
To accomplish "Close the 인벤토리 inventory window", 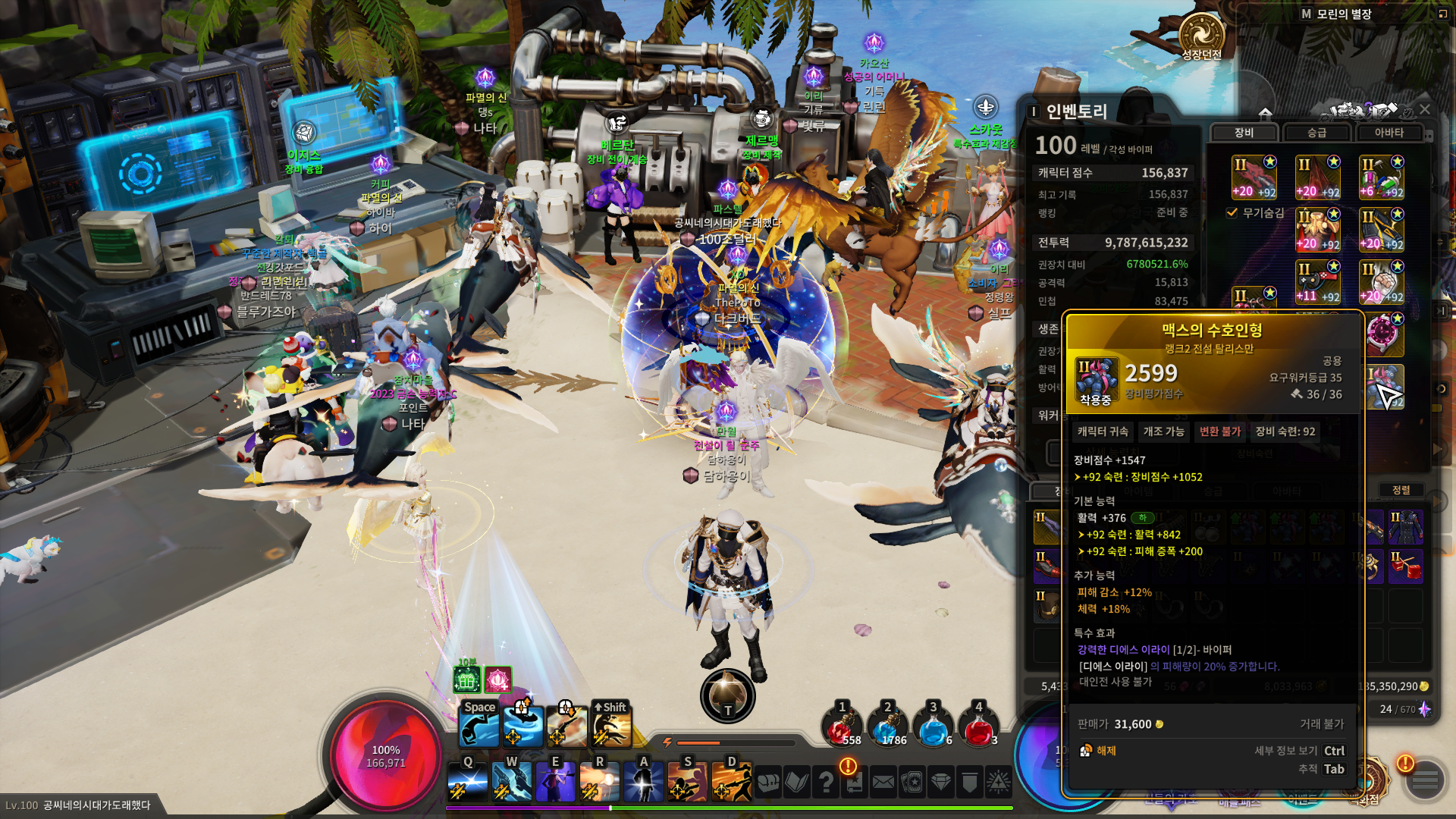I will [1425, 110].
